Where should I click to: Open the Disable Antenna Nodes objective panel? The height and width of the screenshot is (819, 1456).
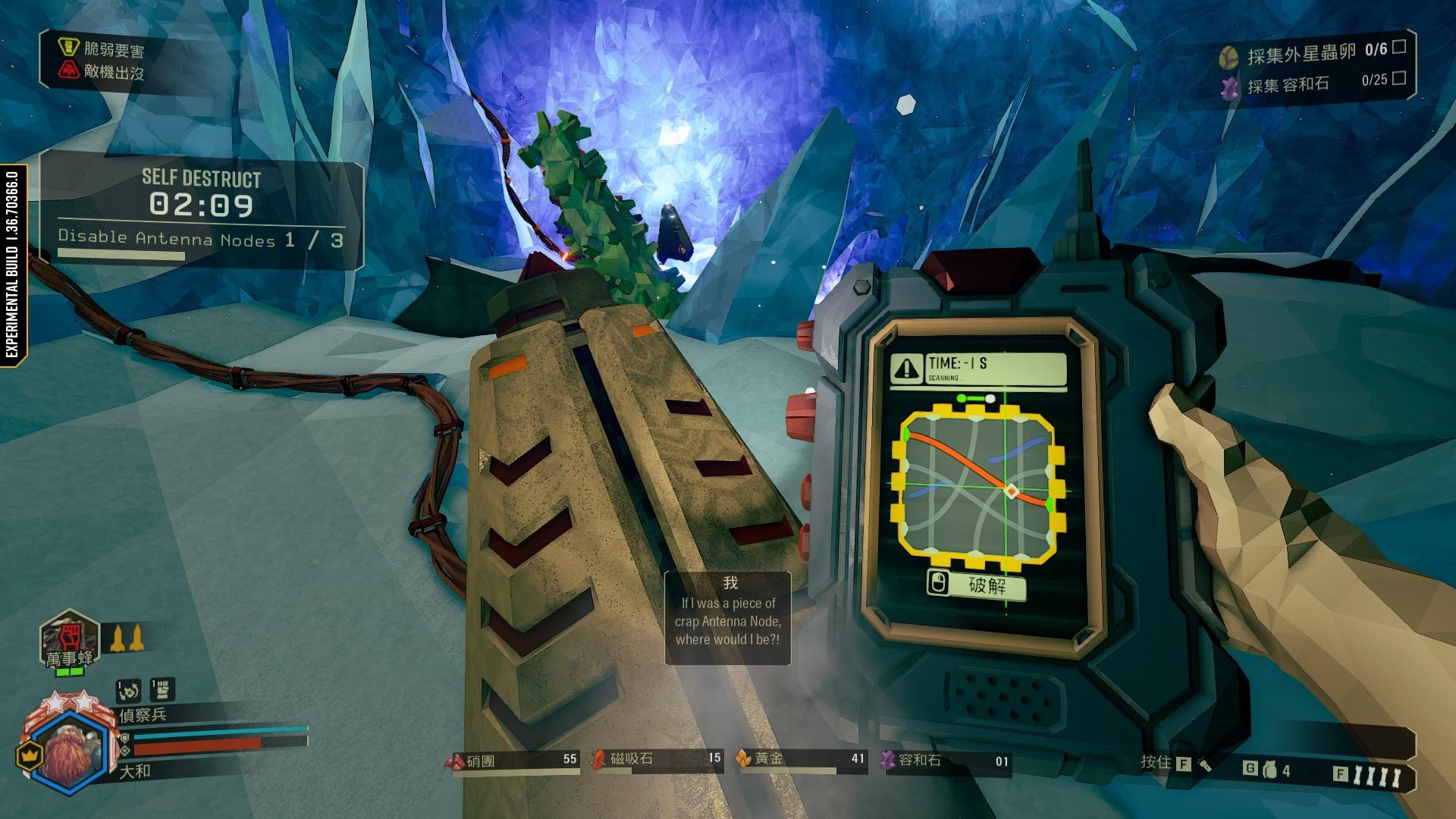pos(201,240)
